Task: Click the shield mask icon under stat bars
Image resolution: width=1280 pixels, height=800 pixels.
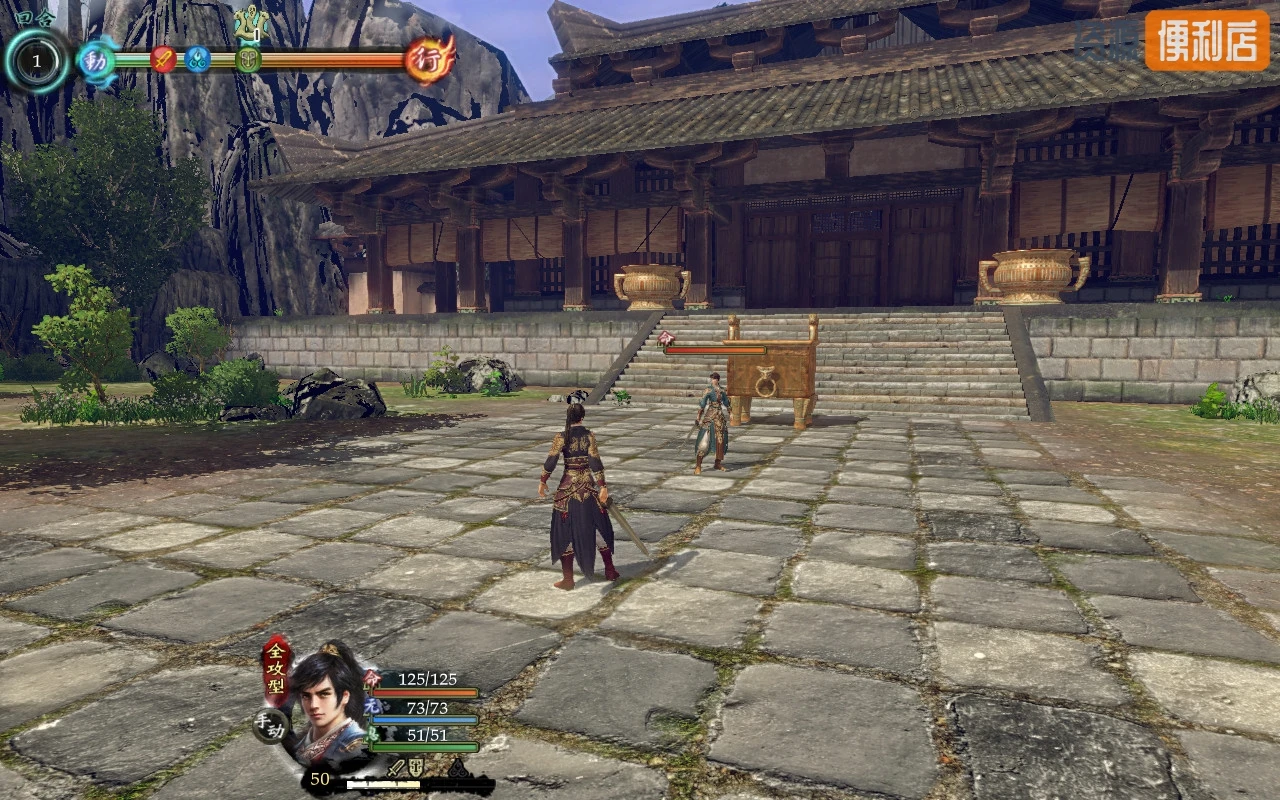Action: click(417, 768)
